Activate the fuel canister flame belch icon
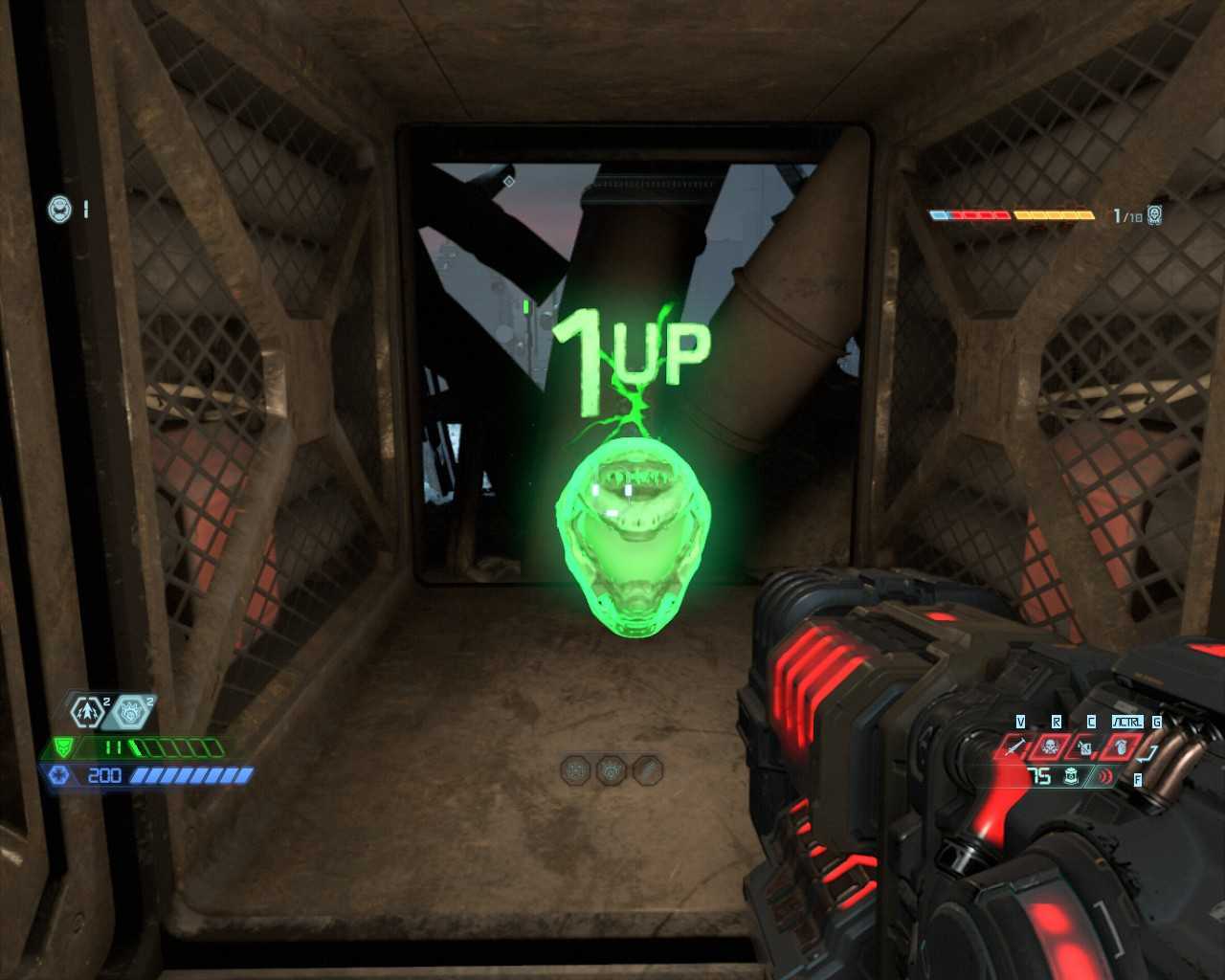This screenshot has width=1225, height=980. coord(1084,746)
